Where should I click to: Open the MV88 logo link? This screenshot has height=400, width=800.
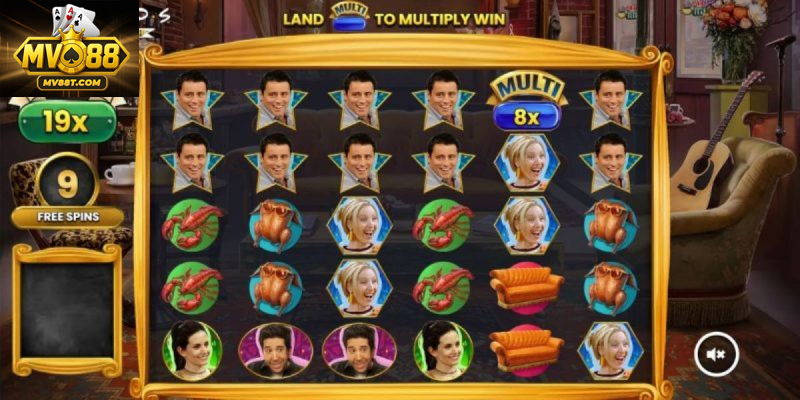(x=69, y=48)
